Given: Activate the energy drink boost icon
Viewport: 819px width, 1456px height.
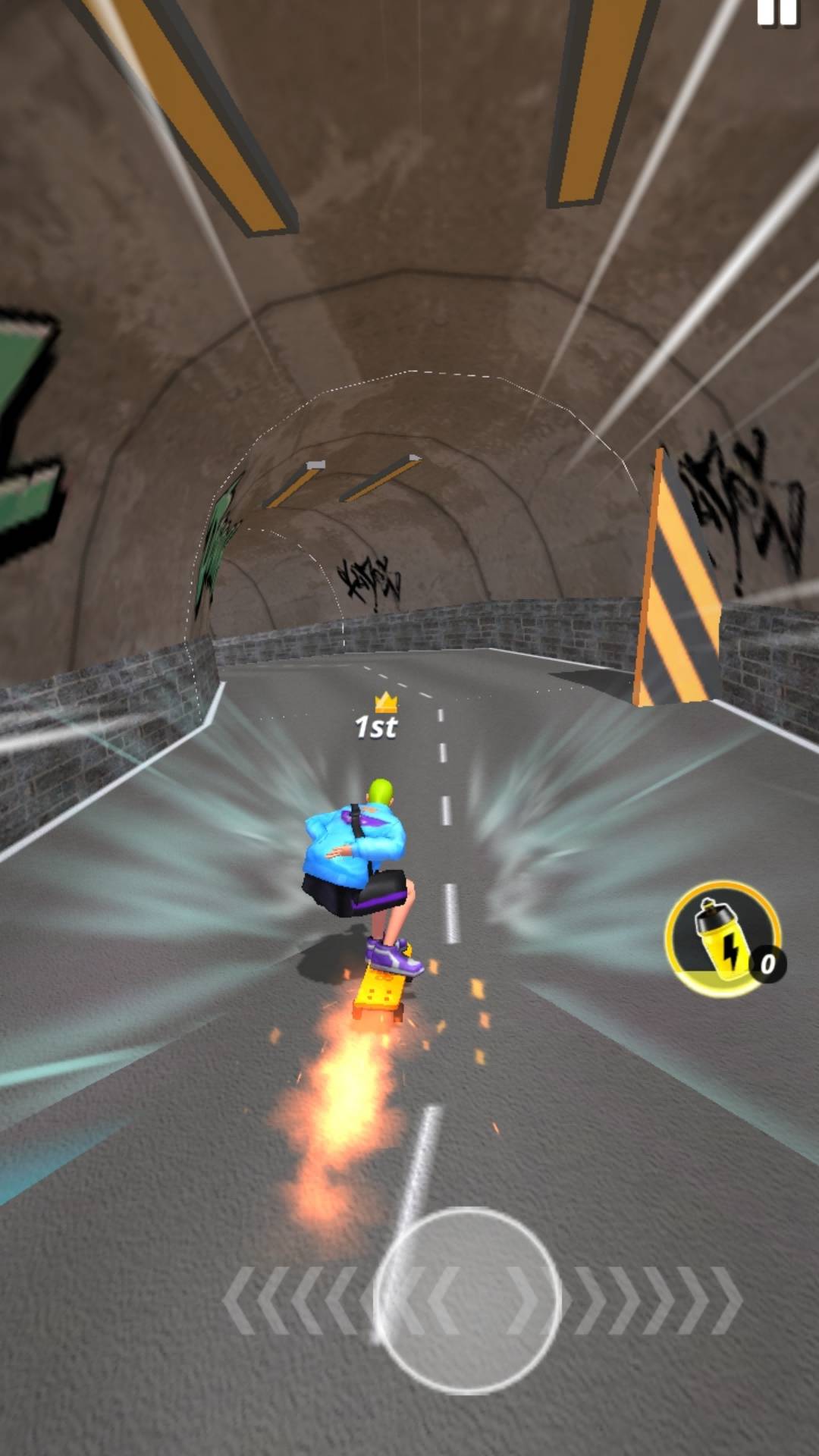Looking at the screenshot, I should pos(721,939).
